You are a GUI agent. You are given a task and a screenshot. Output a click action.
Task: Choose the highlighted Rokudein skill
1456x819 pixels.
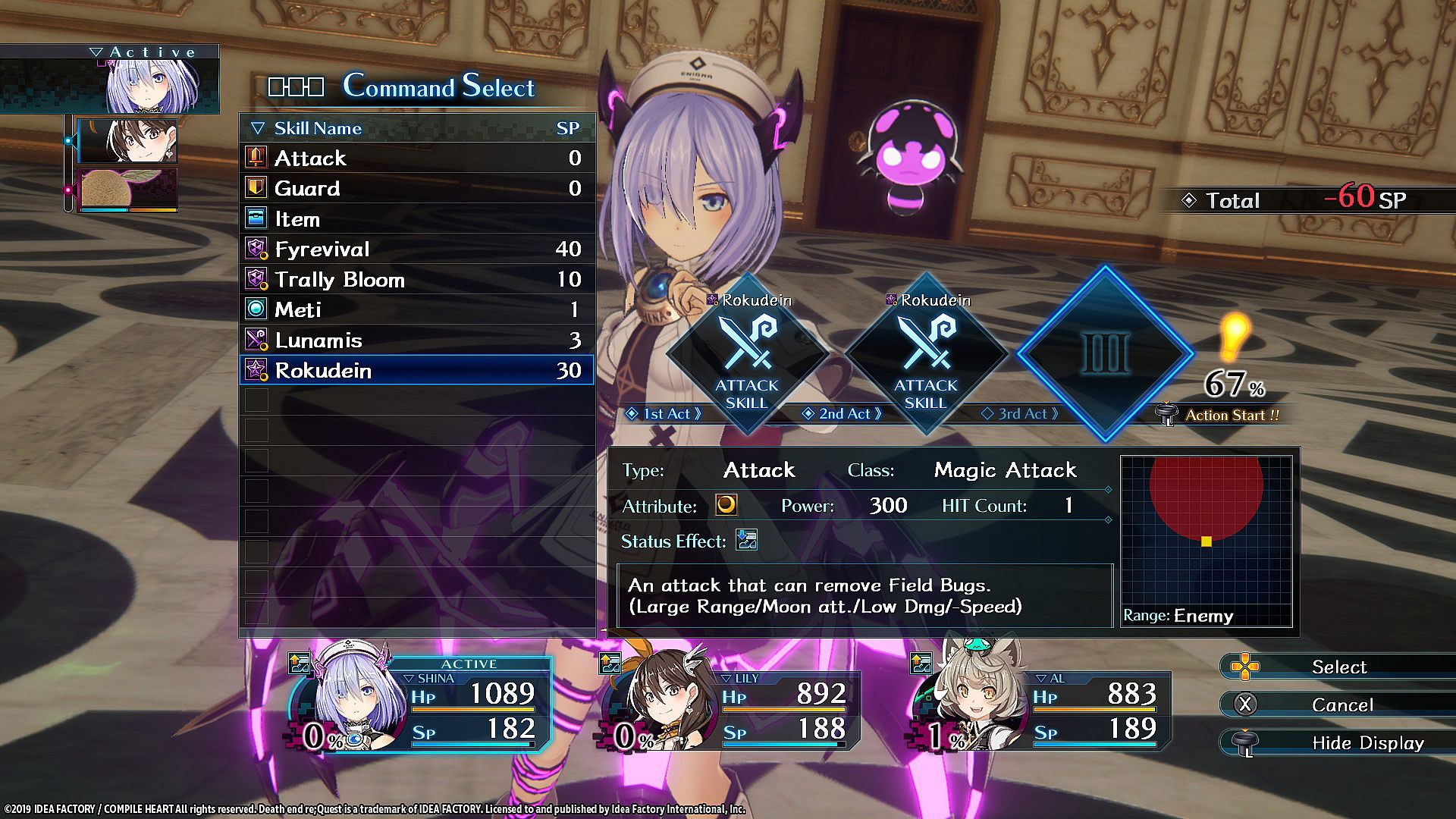coord(416,370)
